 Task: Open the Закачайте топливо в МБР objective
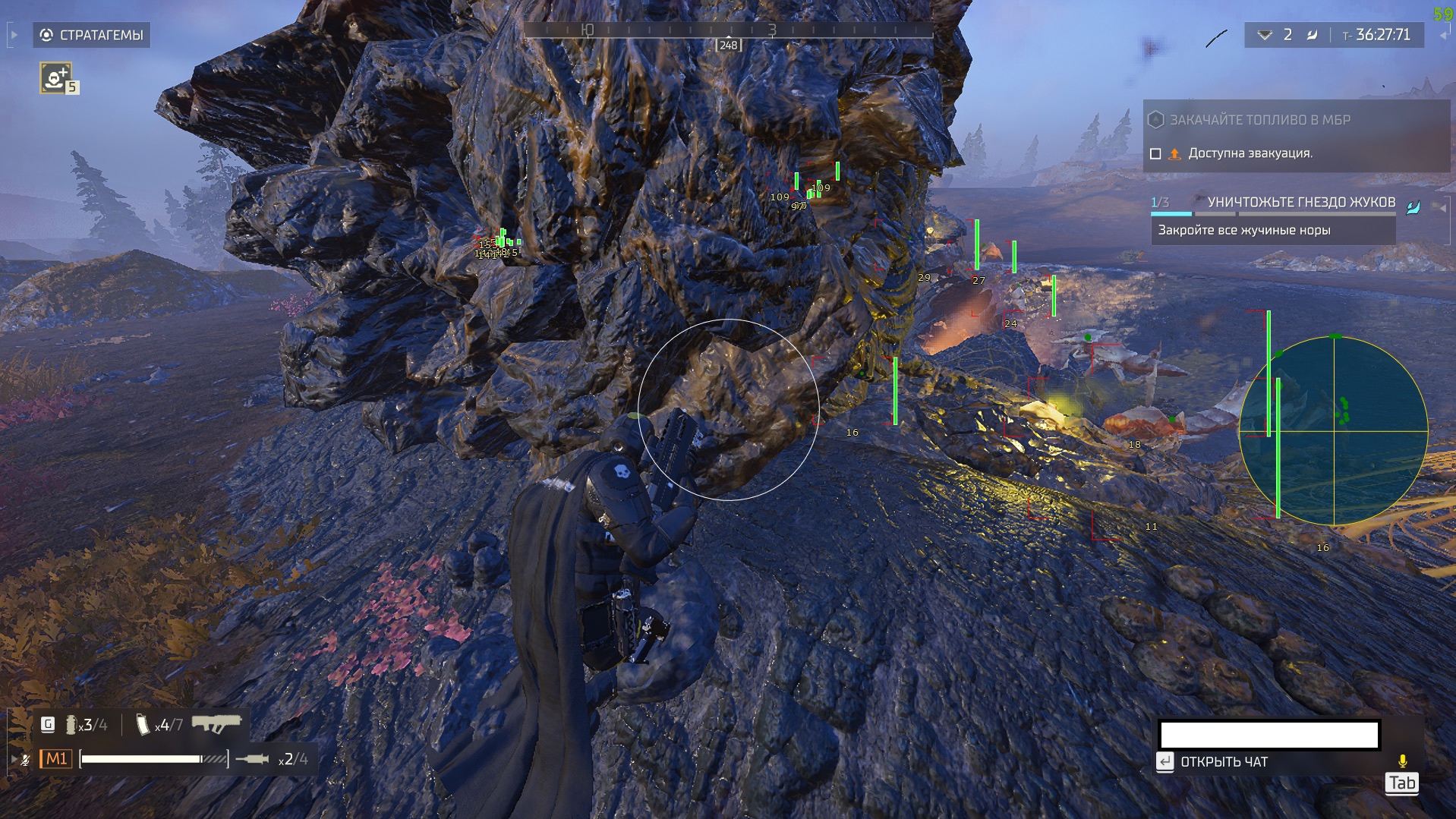1259,120
